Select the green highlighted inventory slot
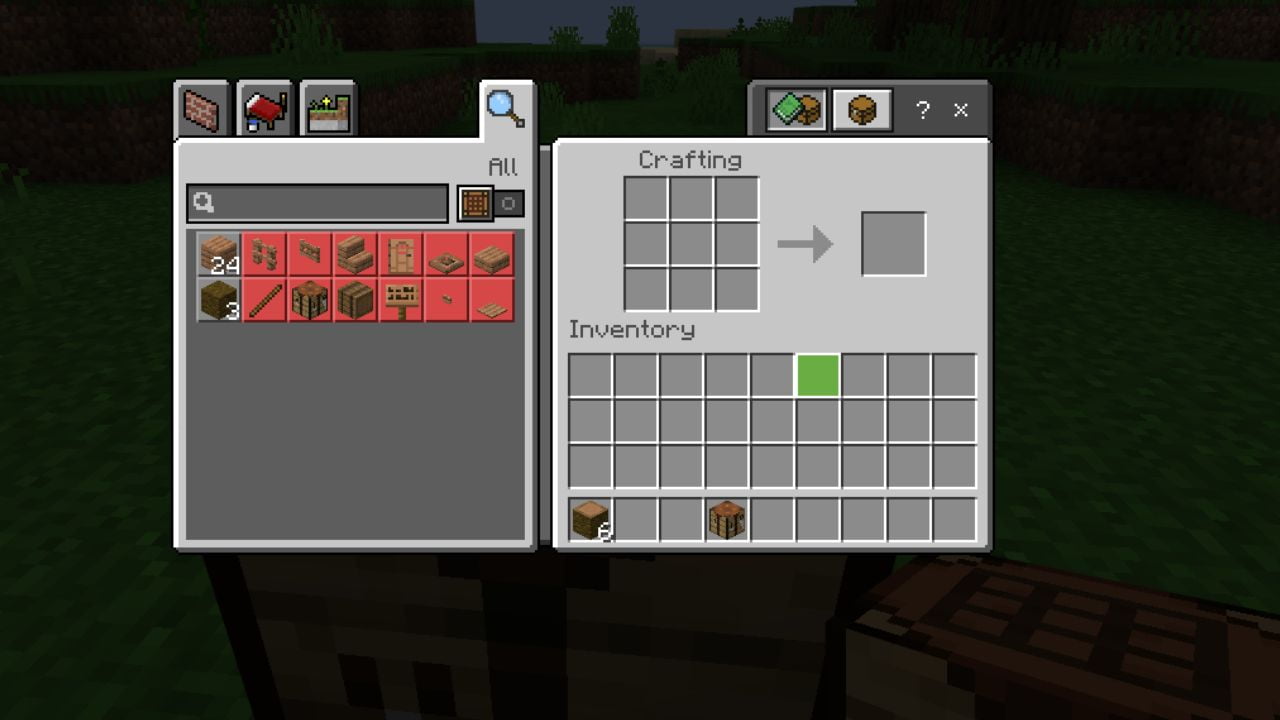Viewport: 1280px width, 720px height. 818,376
